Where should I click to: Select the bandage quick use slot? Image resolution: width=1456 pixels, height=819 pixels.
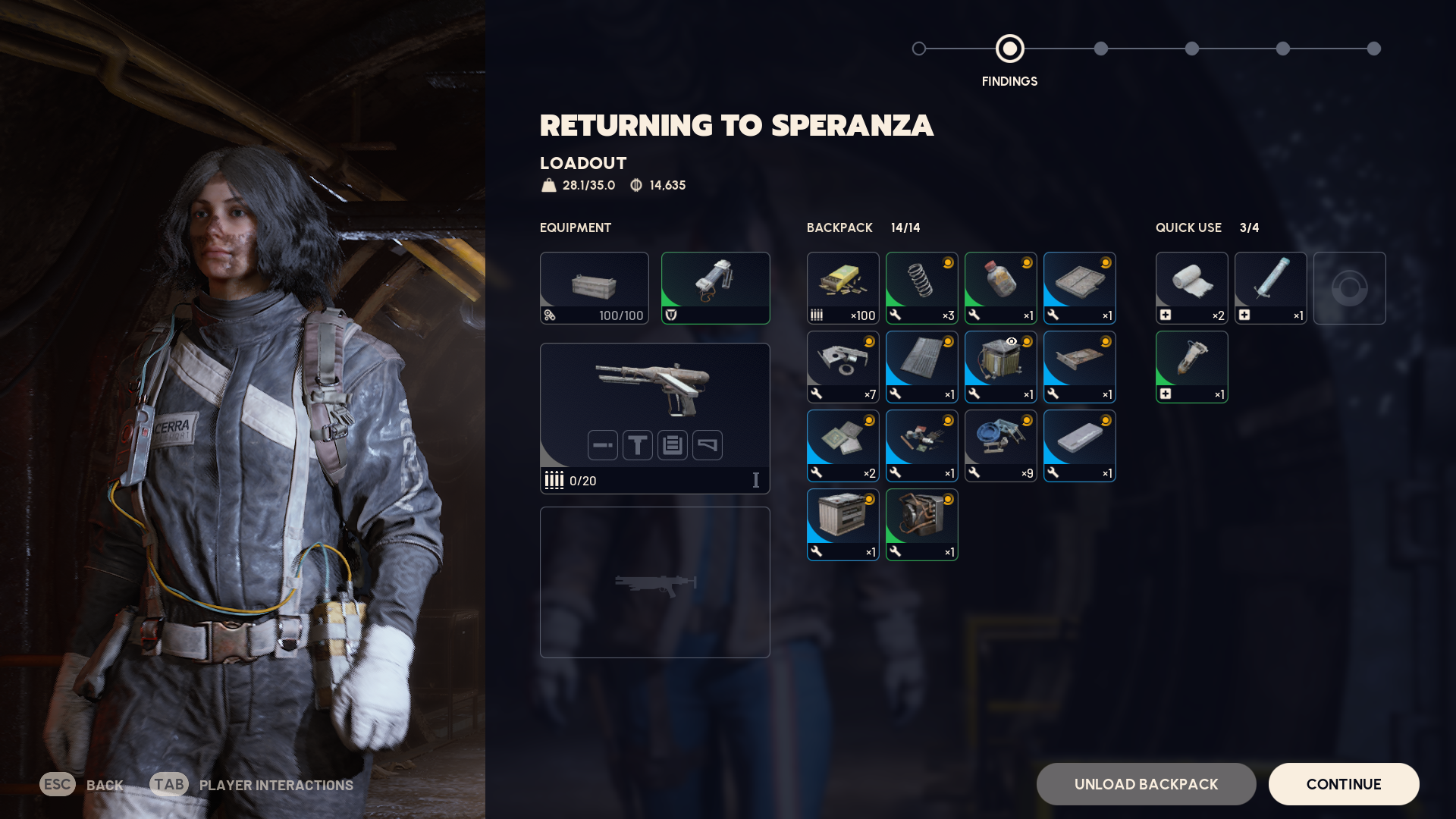click(x=1191, y=288)
